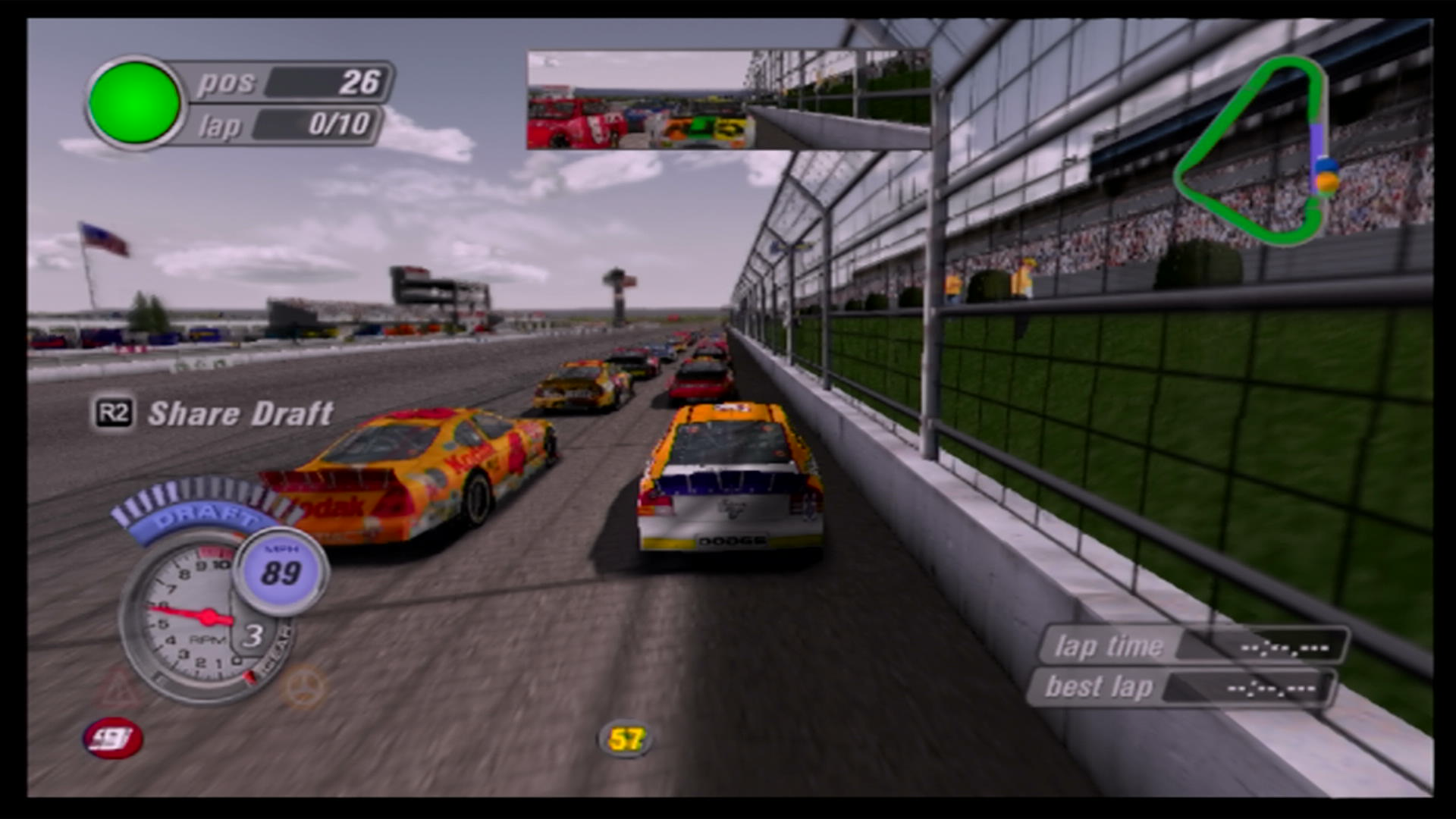Select the red number 9 car badge
The height and width of the screenshot is (819, 1456).
tap(113, 739)
